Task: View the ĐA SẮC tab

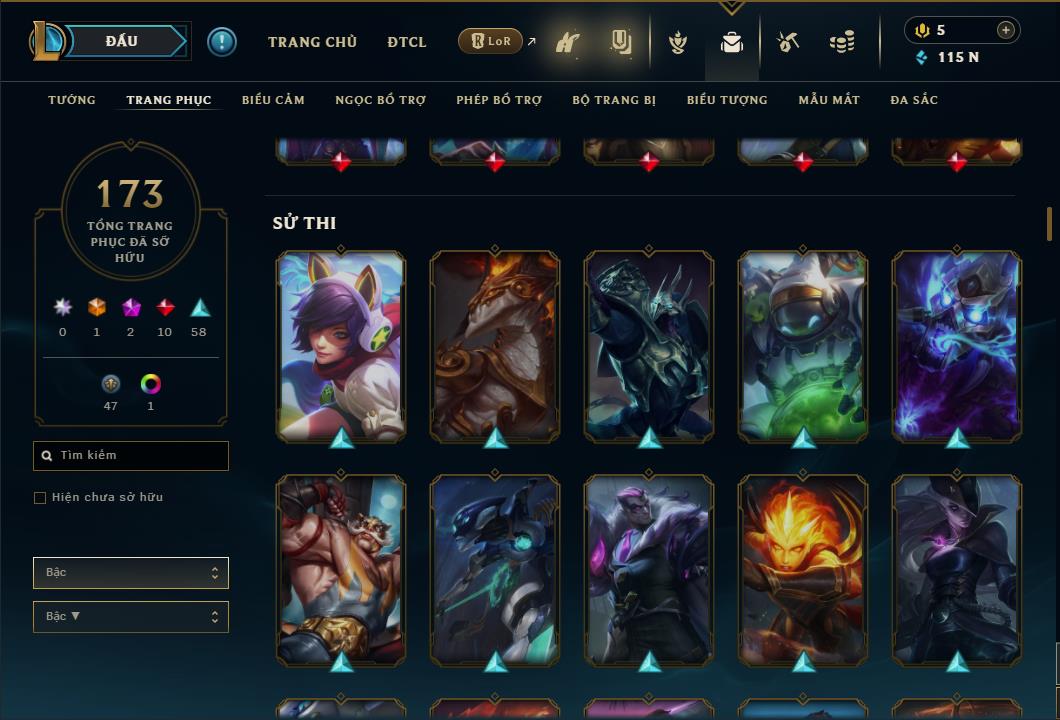Action: pyautogui.click(x=914, y=100)
